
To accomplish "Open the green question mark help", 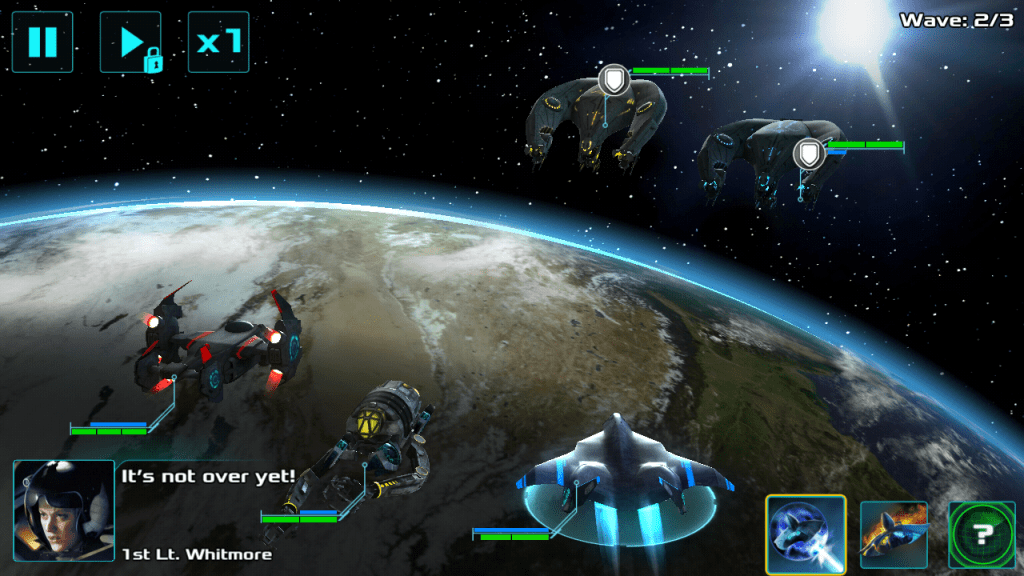I will coord(981,535).
